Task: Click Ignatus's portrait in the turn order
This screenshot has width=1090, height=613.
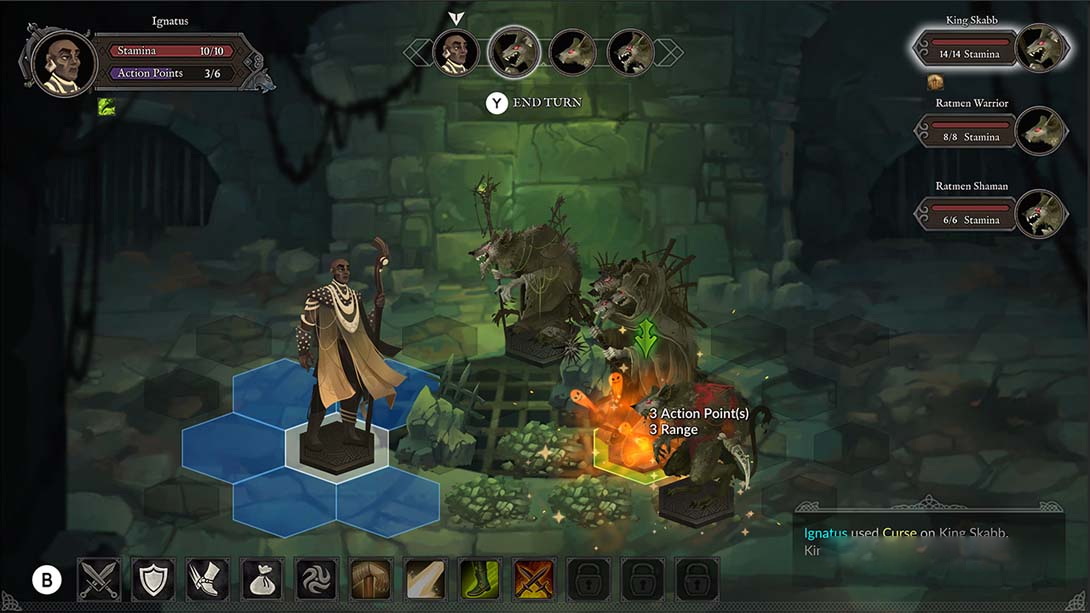Action: [455, 52]
